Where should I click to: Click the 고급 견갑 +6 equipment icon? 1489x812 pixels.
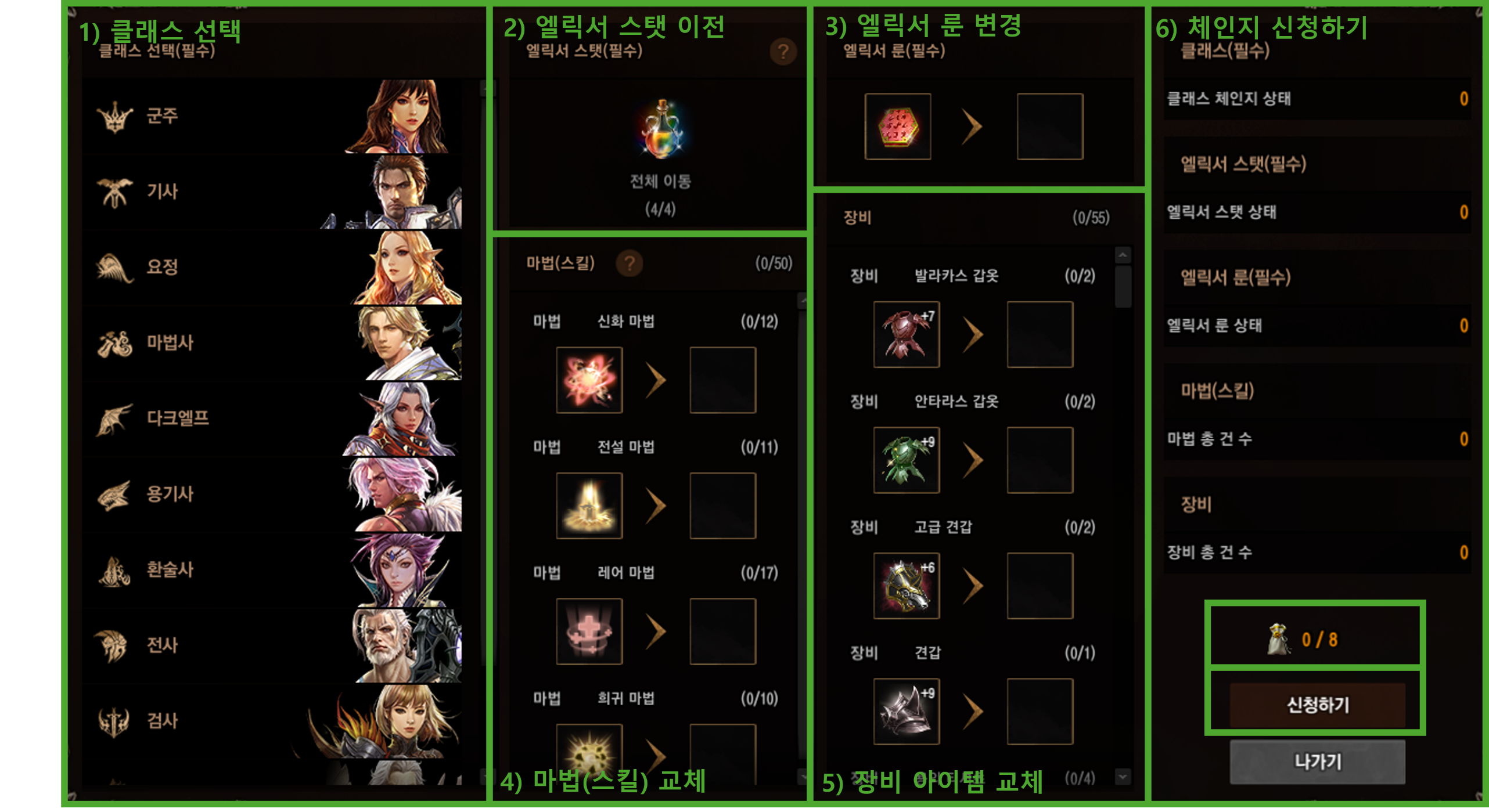pos(907,584)
